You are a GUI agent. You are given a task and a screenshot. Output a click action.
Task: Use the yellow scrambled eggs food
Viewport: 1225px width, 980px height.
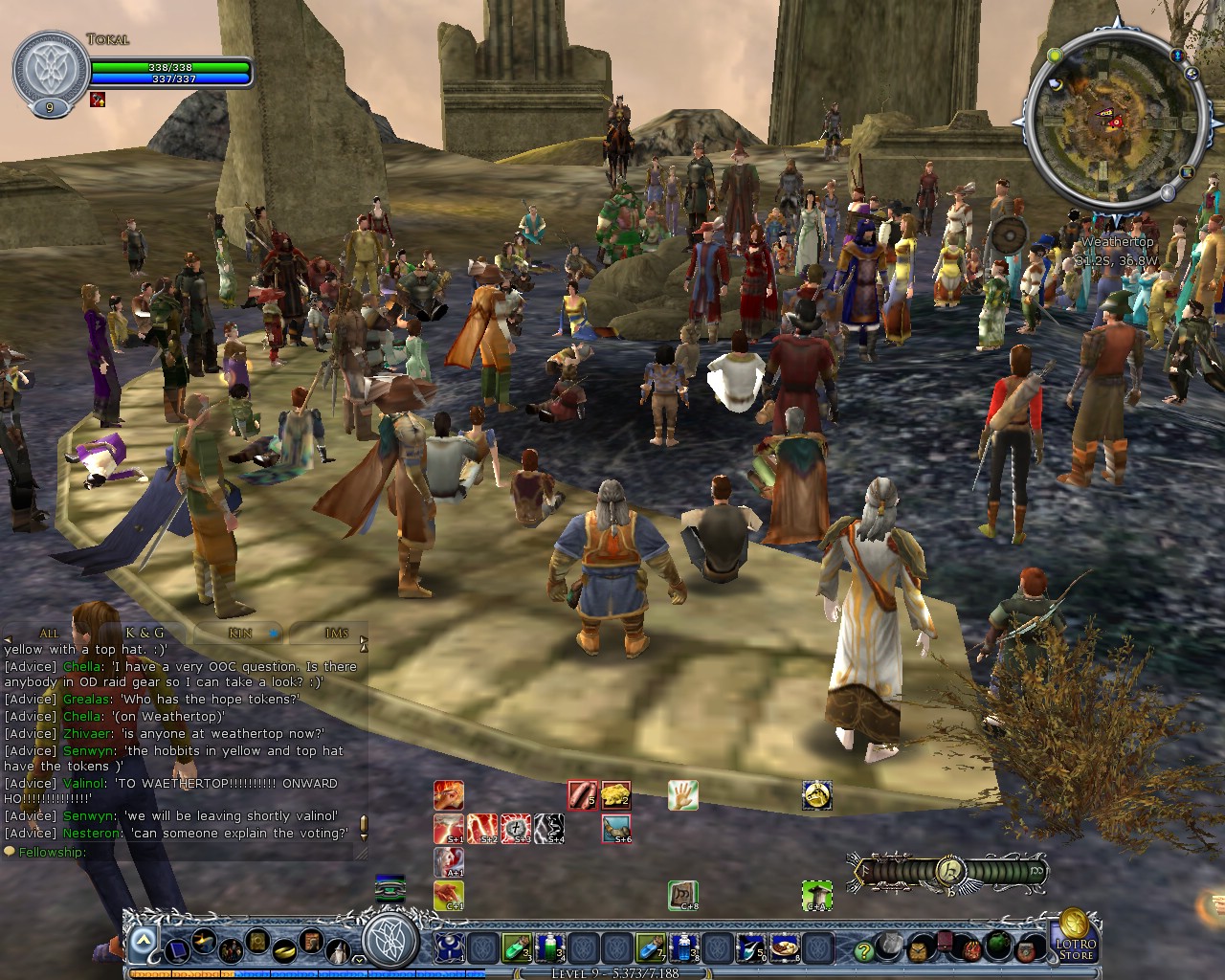pyautogui.click(x=615, y=794)
